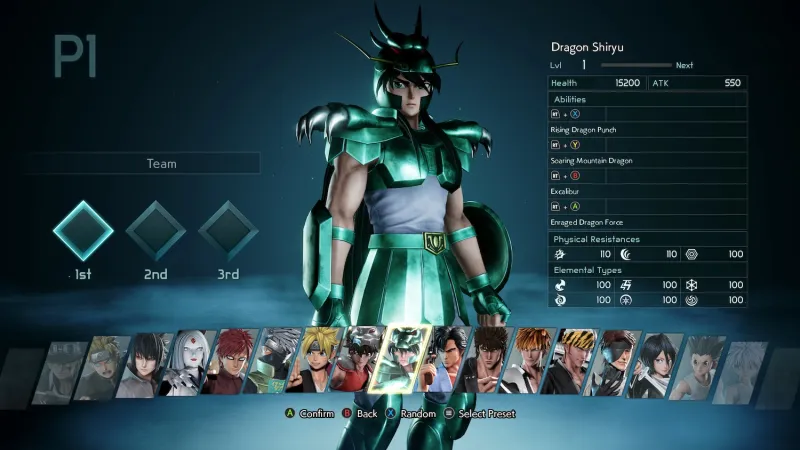Select the 1st team slot diamond

coord(83,231)
